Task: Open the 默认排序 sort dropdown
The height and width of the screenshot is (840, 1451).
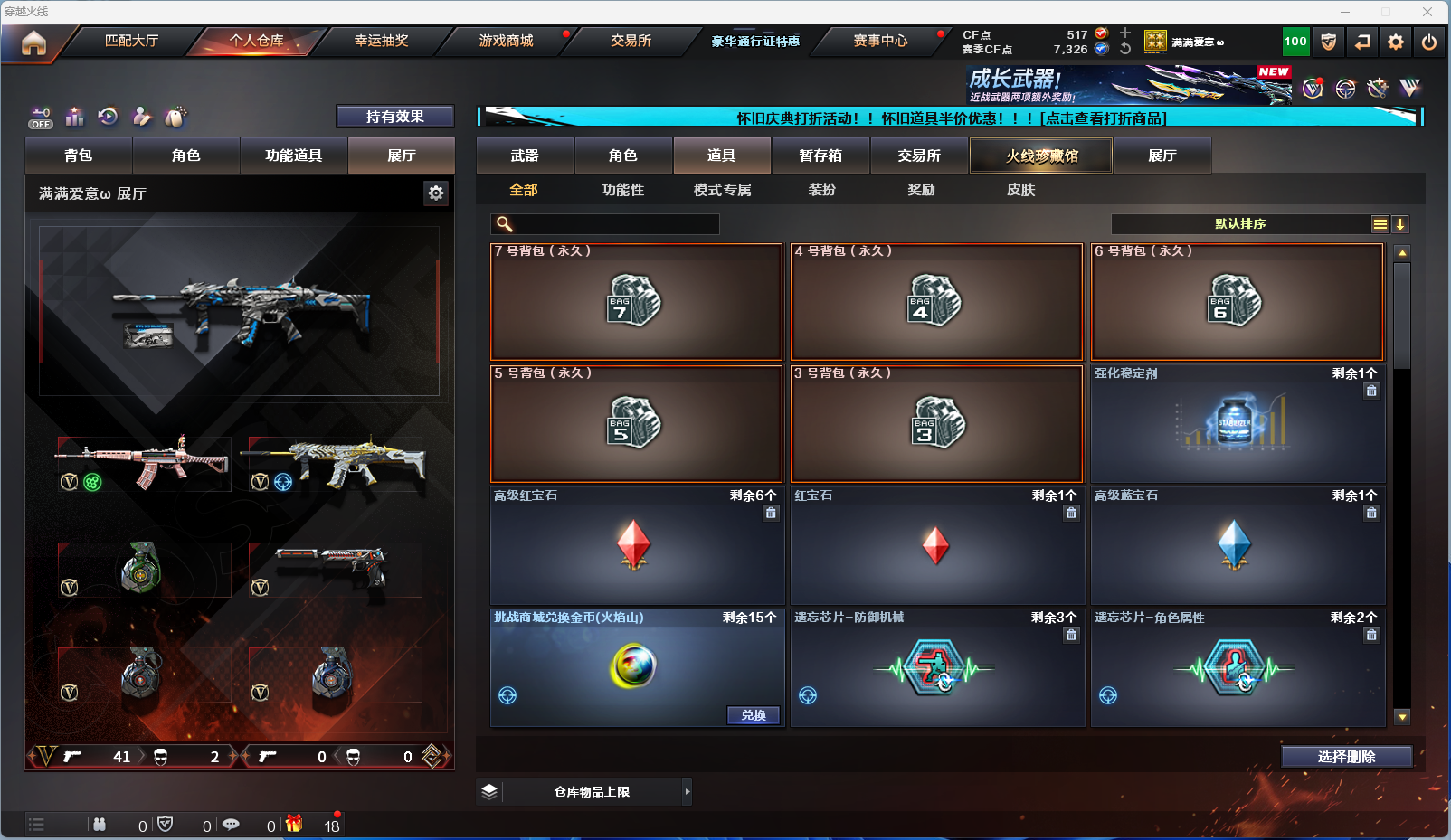Action: (1240, 224)
